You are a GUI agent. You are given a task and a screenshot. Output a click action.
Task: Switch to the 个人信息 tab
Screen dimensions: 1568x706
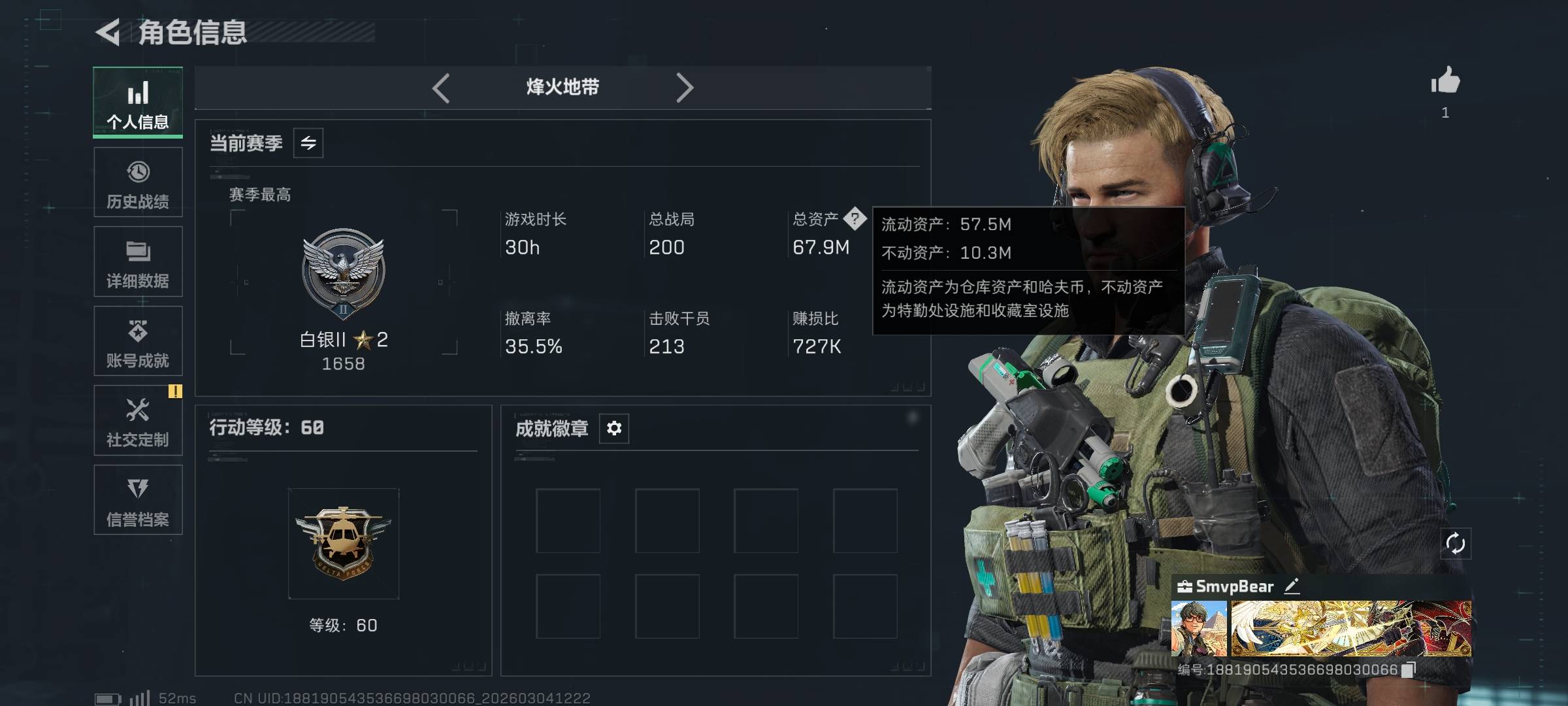(138, 103)
